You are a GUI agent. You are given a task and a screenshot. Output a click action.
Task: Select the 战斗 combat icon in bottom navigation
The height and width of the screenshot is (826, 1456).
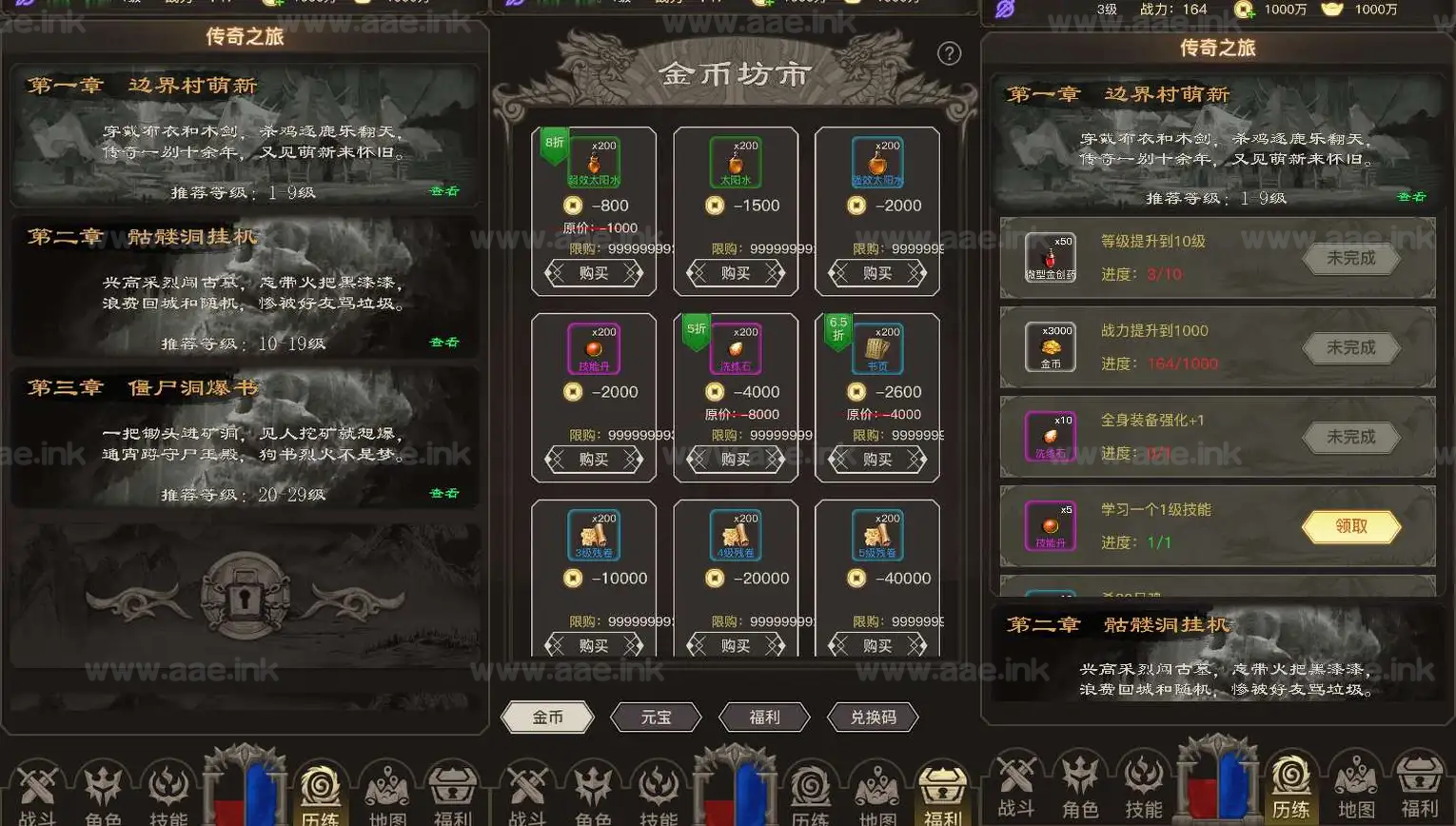click(38, 788)
